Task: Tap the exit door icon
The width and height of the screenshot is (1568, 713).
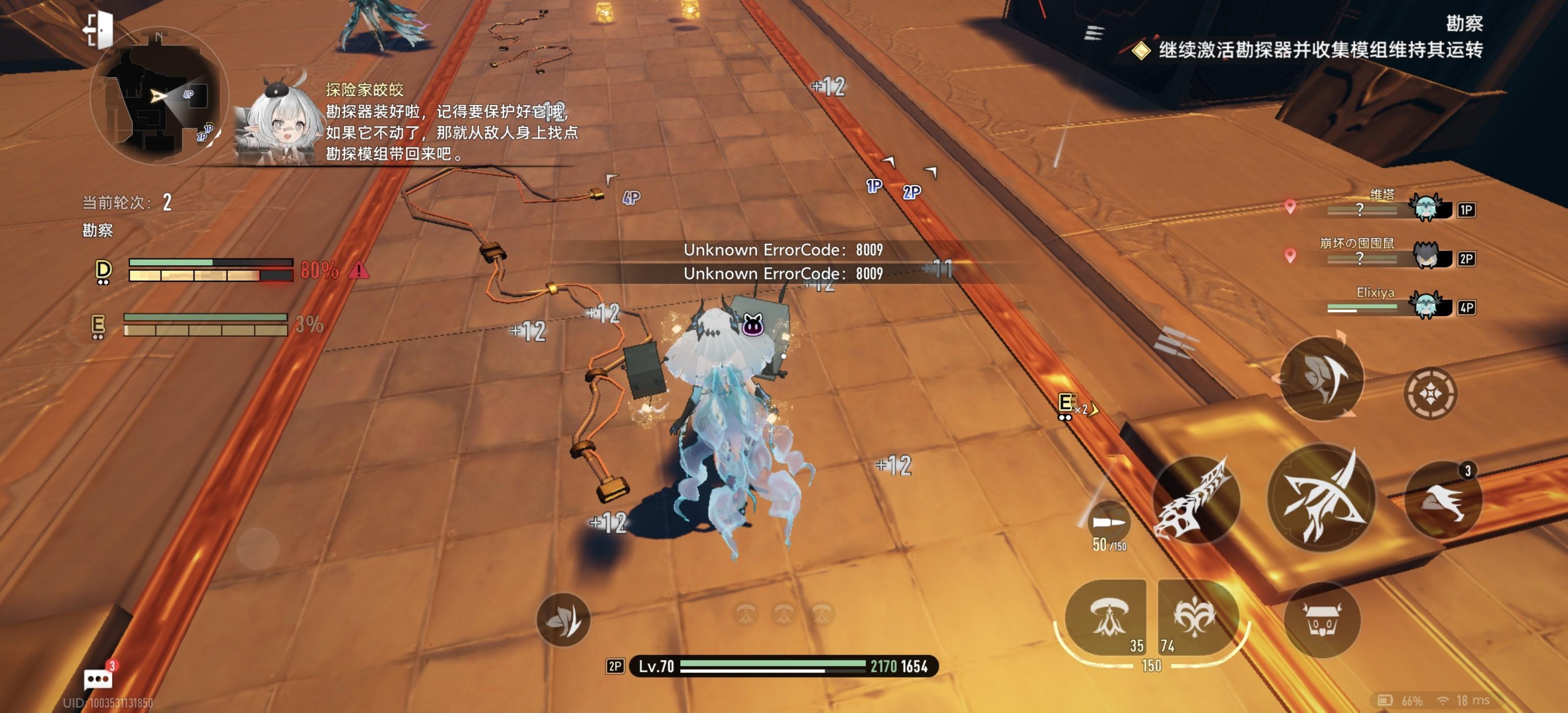Action: coord(99,29)
